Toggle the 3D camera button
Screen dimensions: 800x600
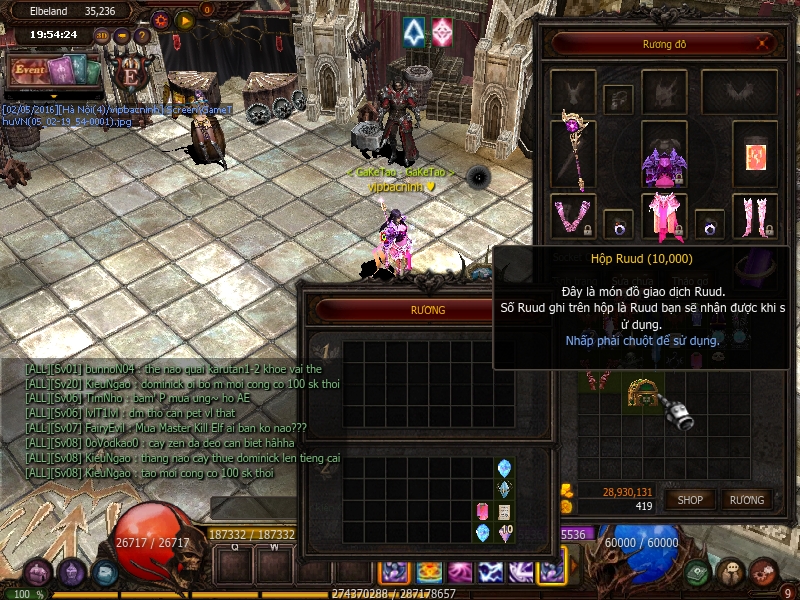(102, 35)
